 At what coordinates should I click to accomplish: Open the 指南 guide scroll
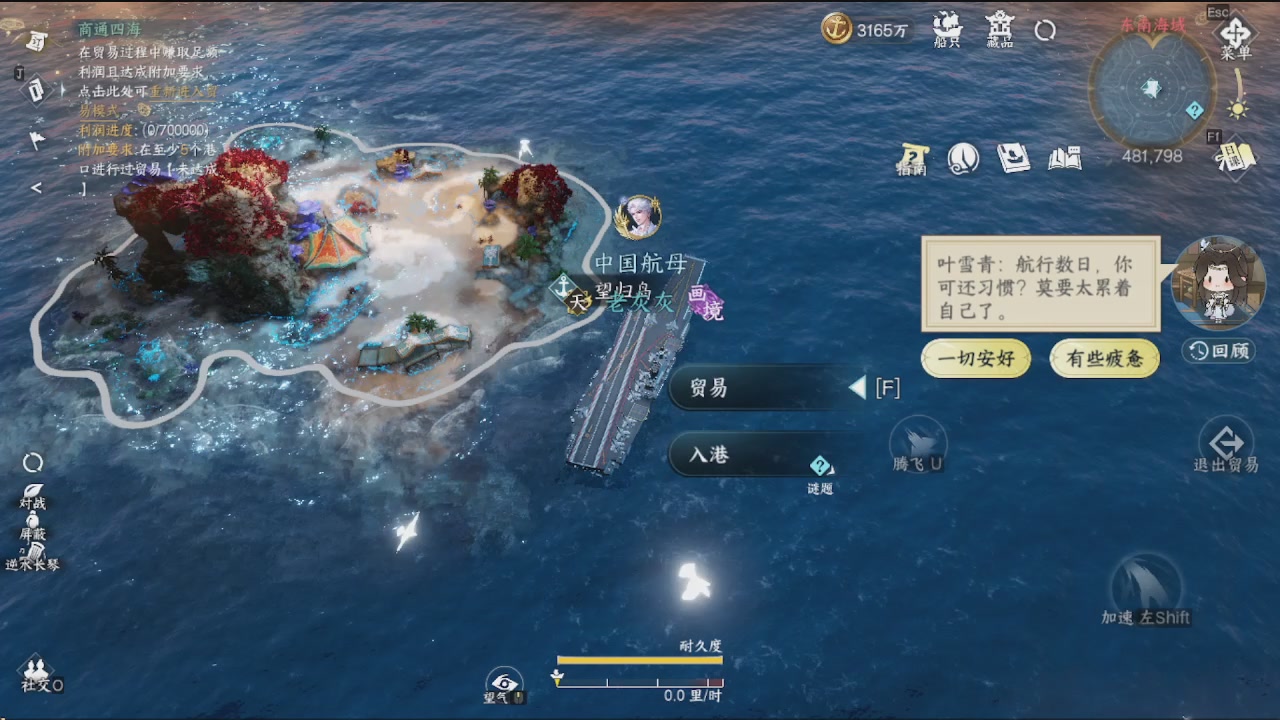(x=912, y=158)
